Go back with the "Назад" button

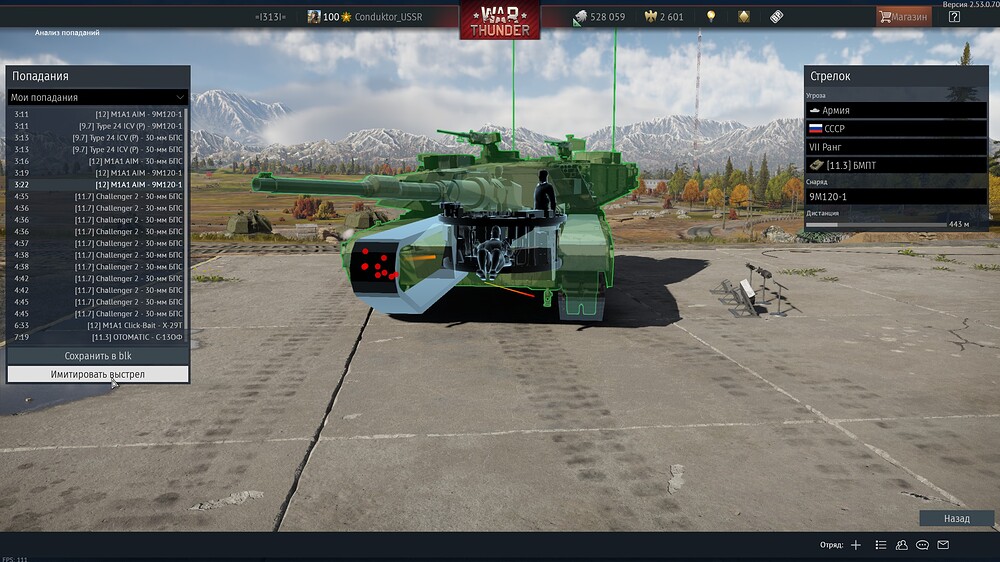(x=956, y=519)
